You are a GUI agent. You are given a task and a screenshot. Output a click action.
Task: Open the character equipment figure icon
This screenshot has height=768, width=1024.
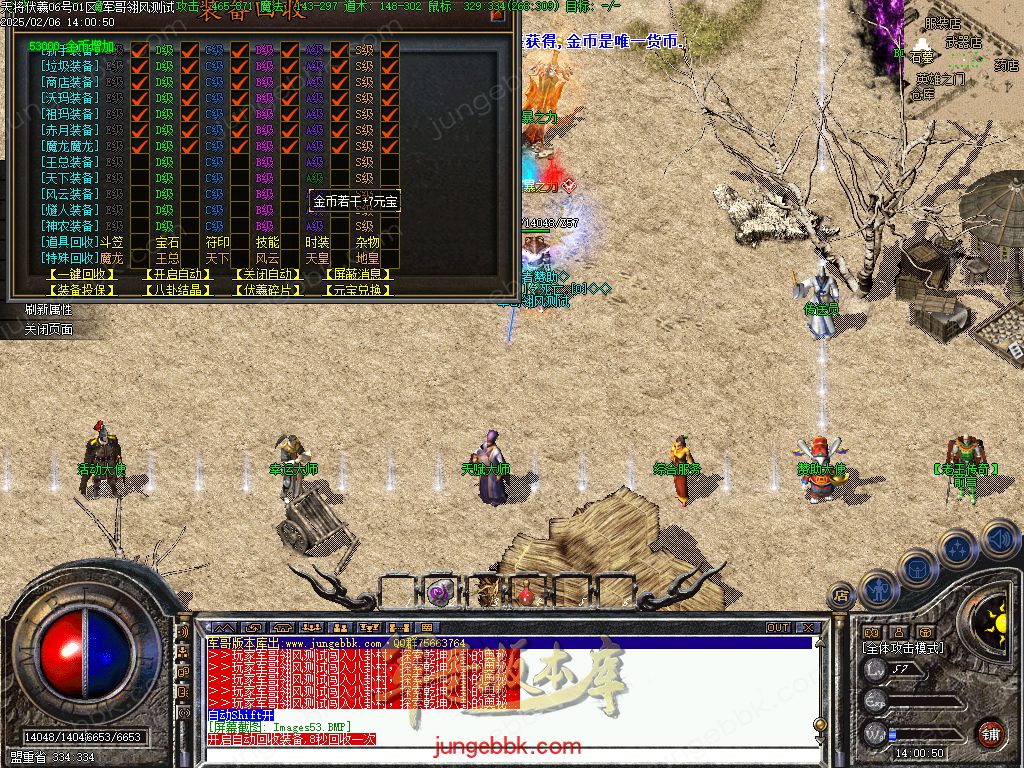pyautogui.click(x=877, y=590)
